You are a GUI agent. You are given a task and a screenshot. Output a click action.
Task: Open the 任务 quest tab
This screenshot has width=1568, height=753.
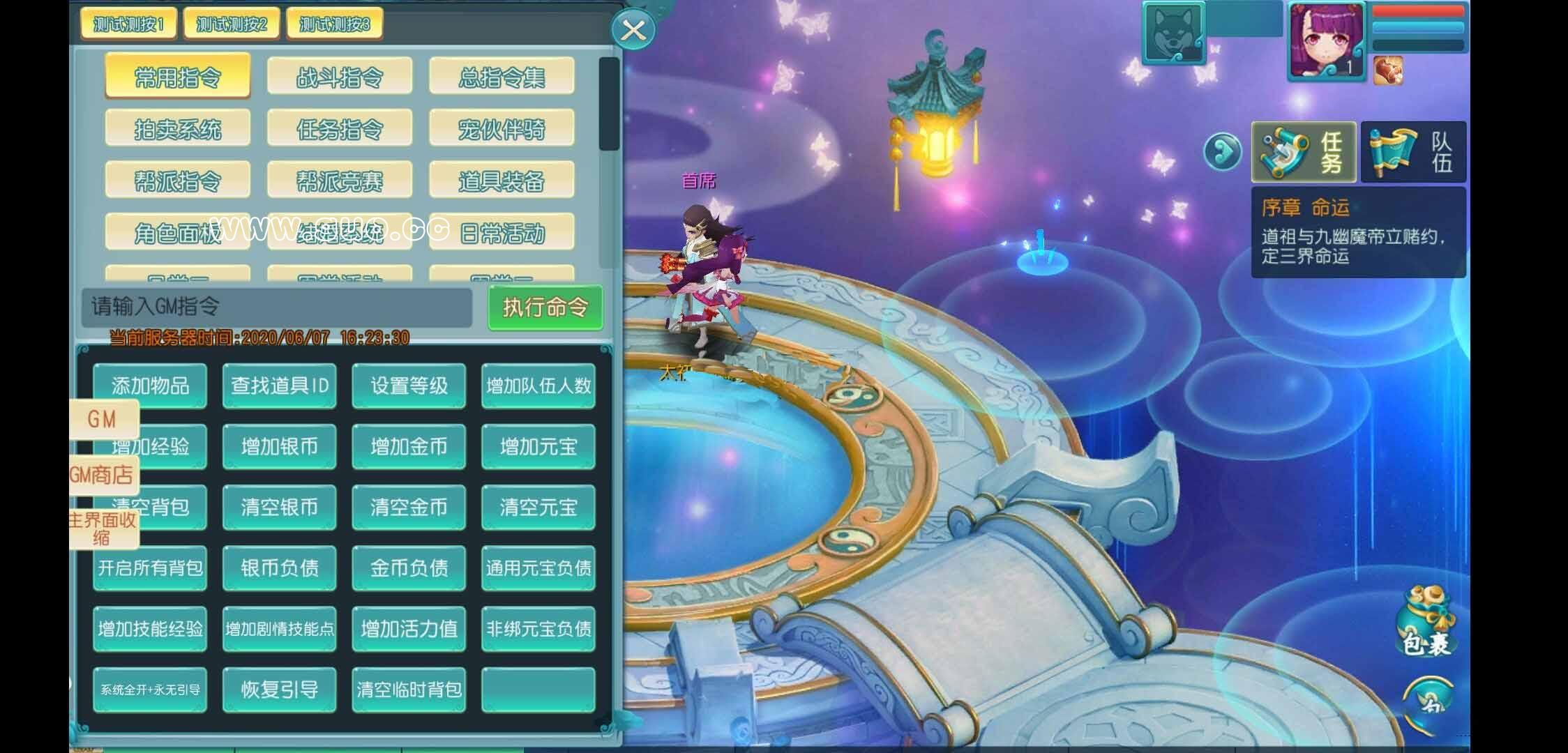click(x=1304, y=152)
